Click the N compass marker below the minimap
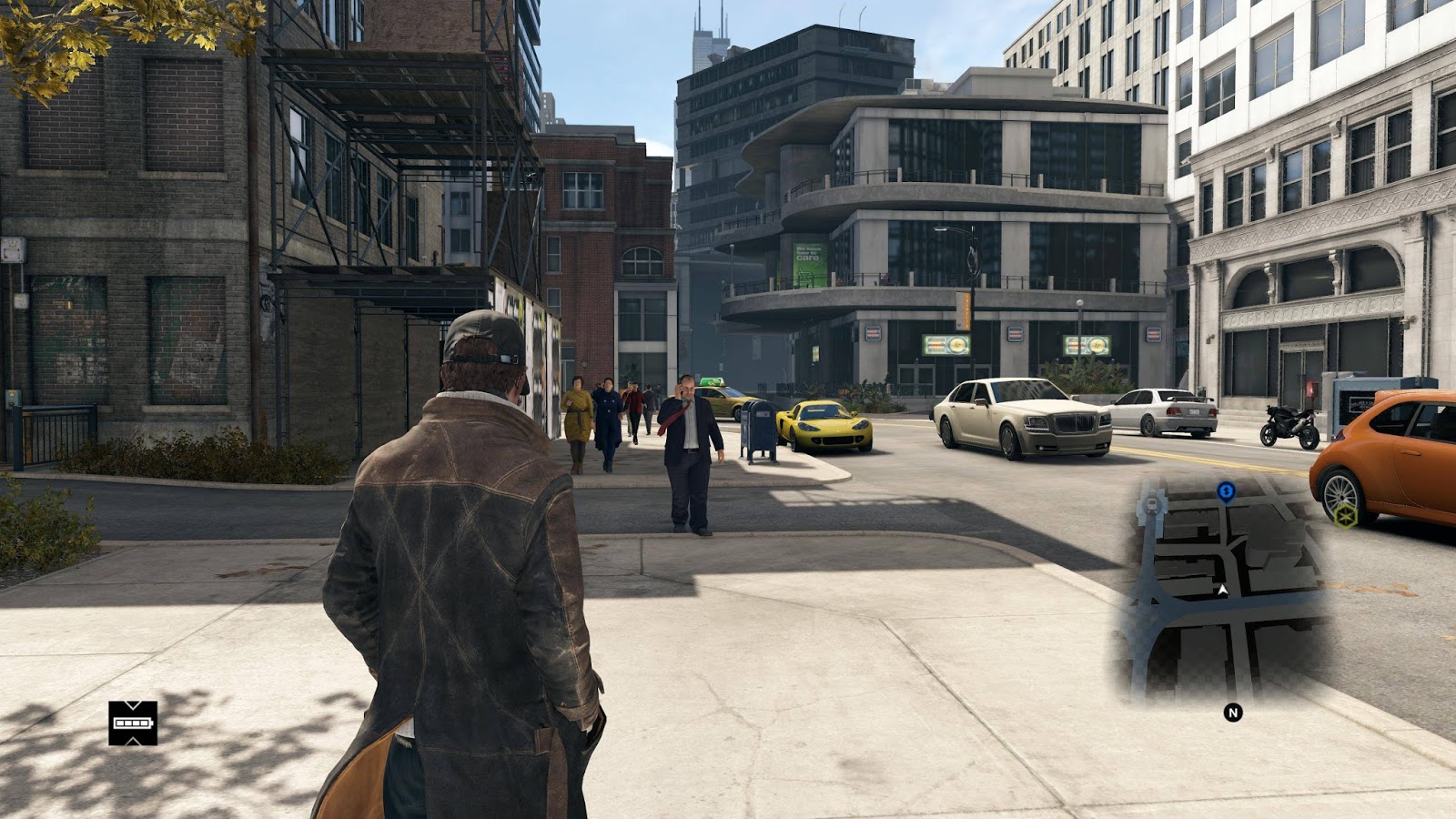Viewport: 1456px width, 819px height. (x=1233, y=713)
